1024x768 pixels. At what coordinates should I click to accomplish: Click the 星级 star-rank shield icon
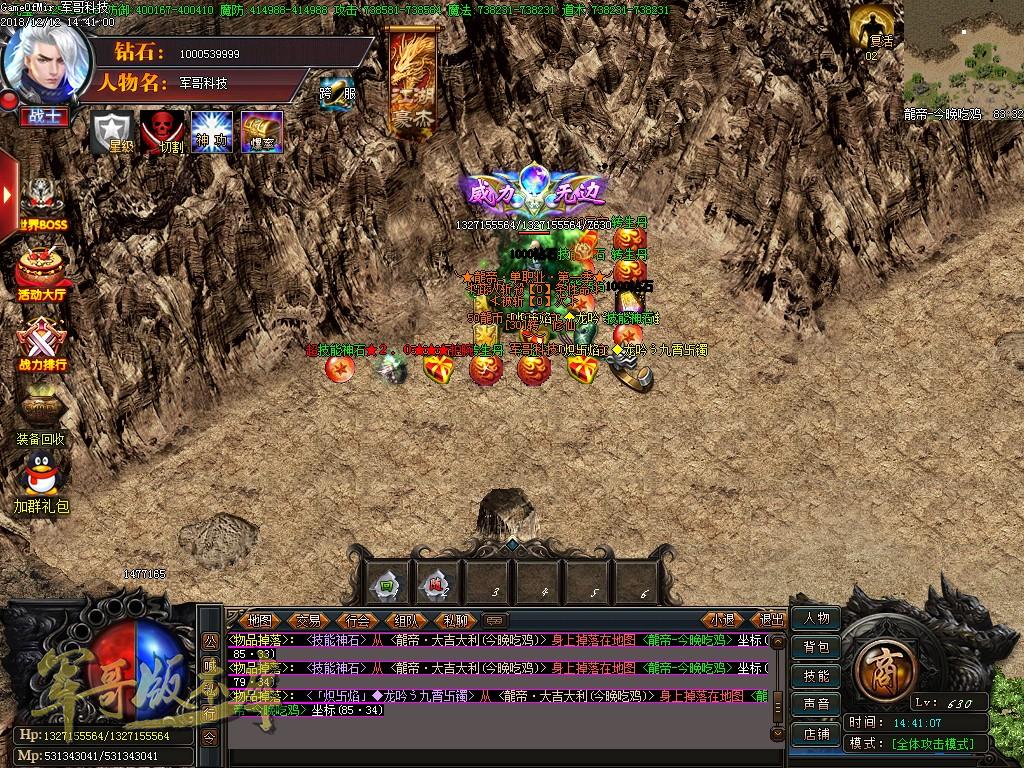pos(112,131)
